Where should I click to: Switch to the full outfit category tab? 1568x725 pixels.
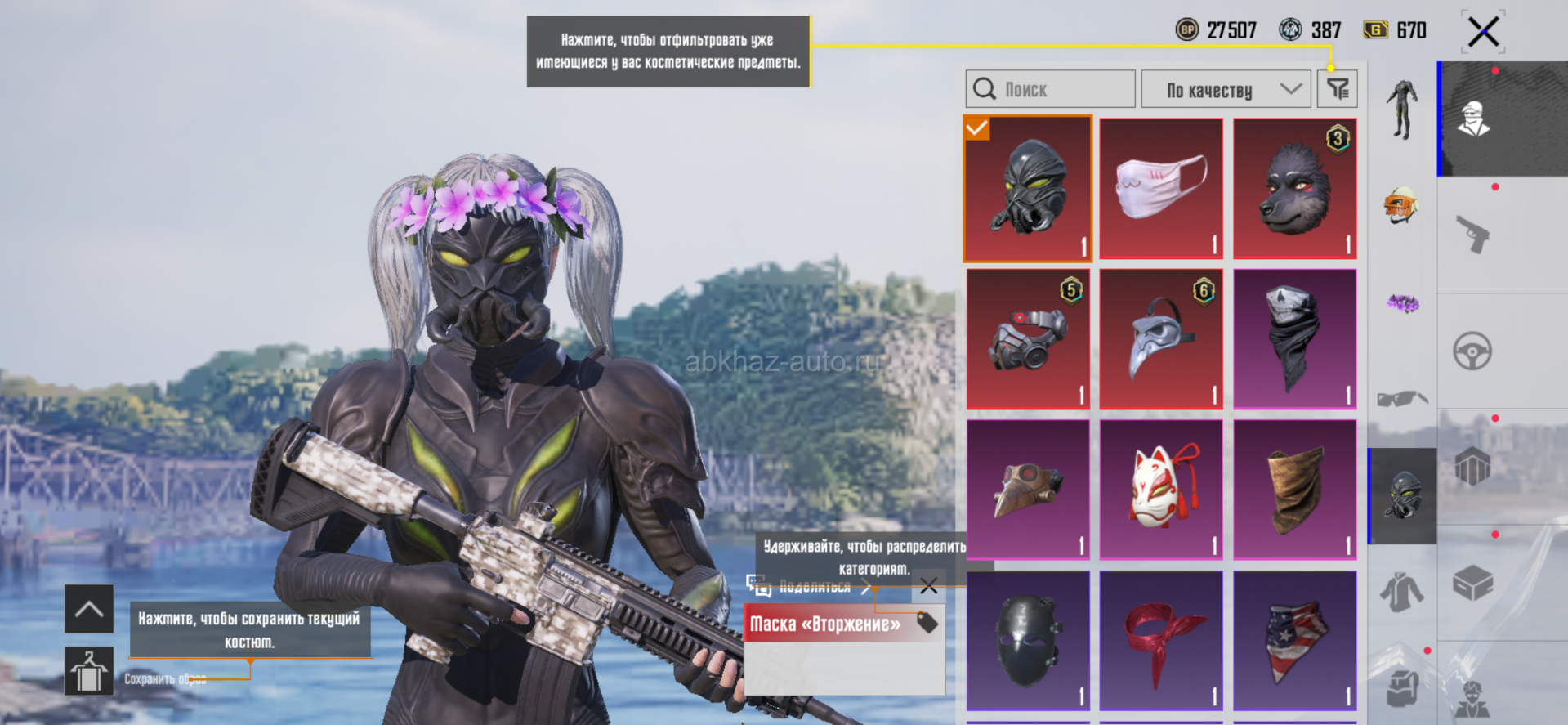click(x=1402, y=110)
